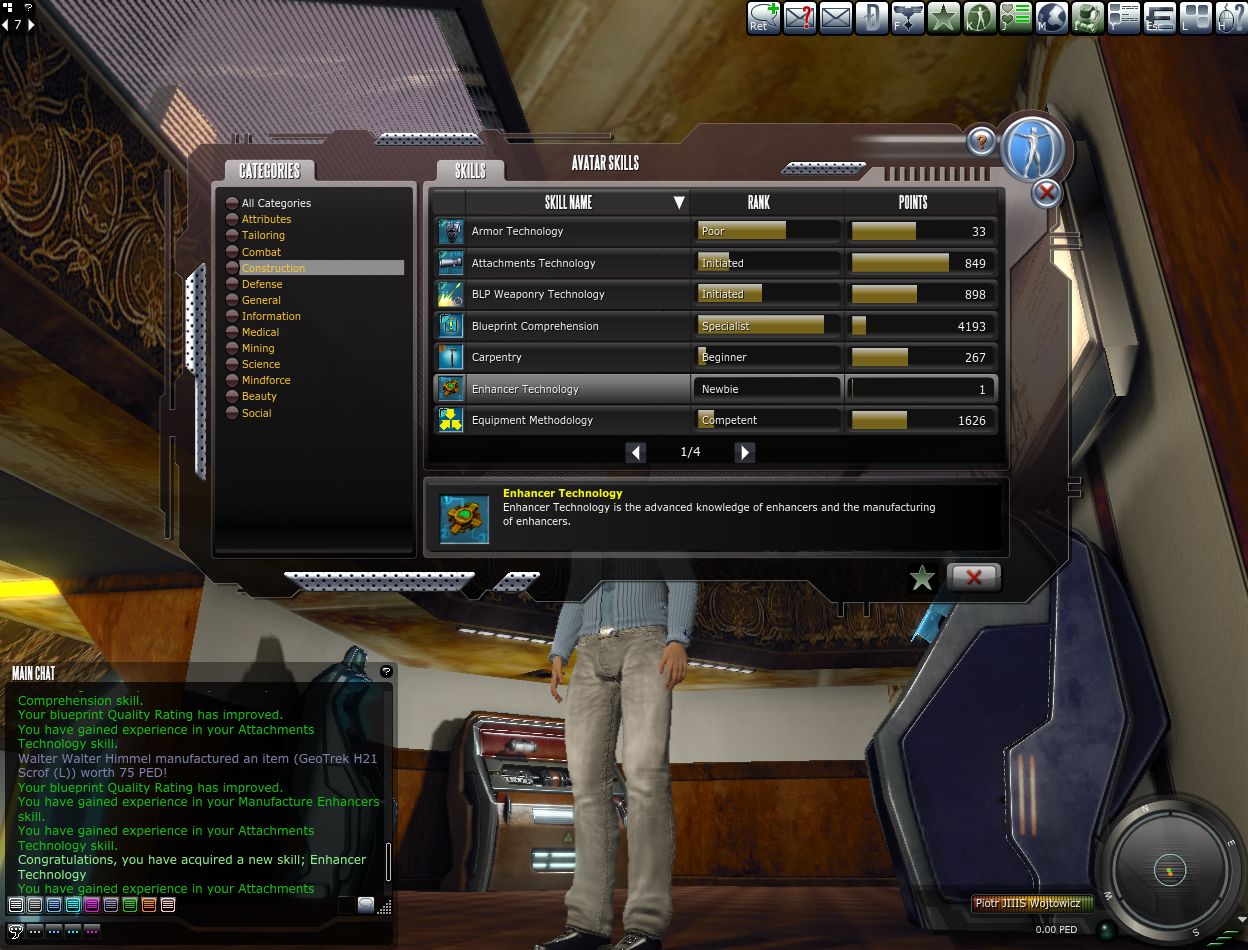Open help with the question mark bubble
1248x950 pixels.
tap(982, 141)
